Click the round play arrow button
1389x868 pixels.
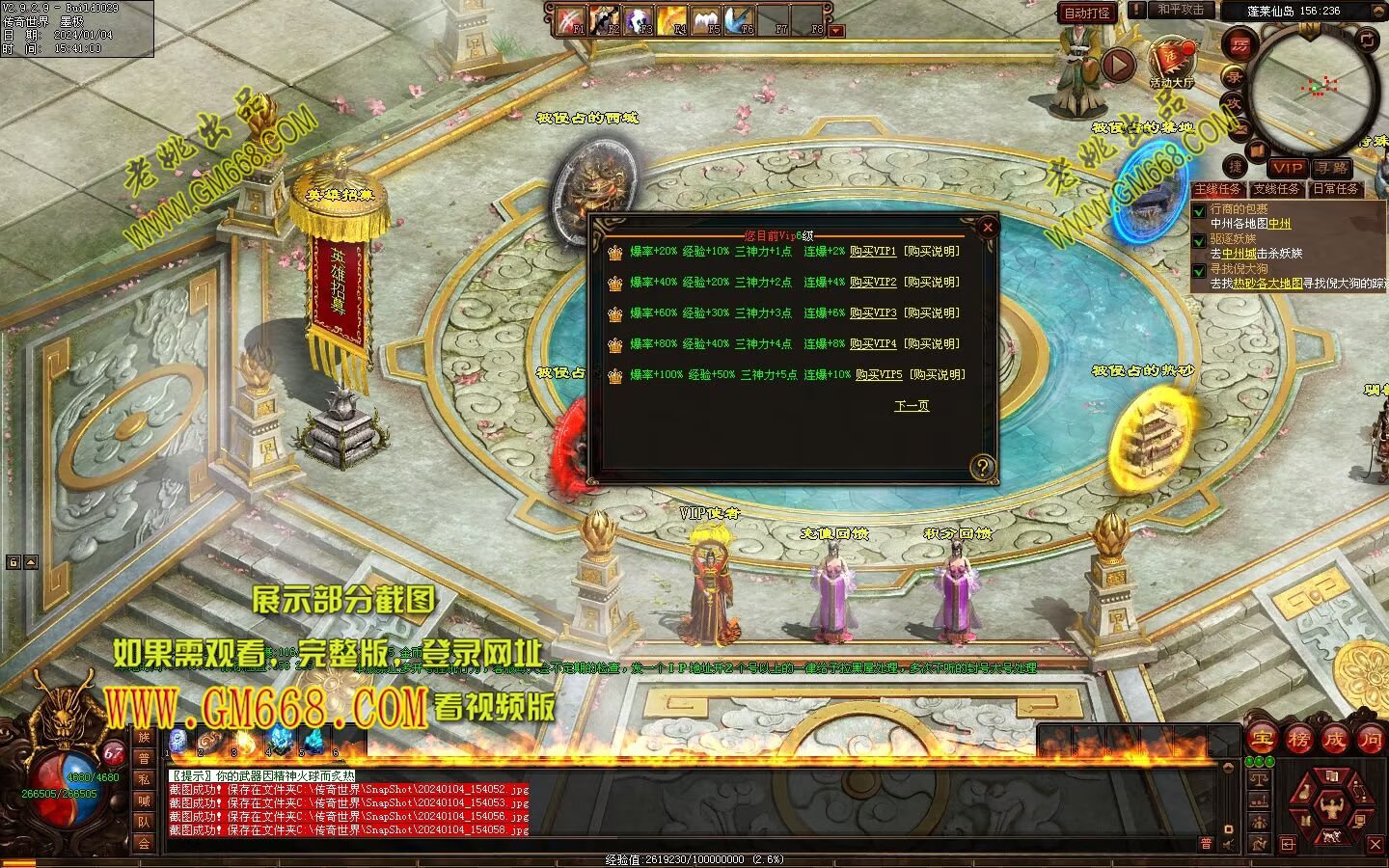click(1118, 66)
